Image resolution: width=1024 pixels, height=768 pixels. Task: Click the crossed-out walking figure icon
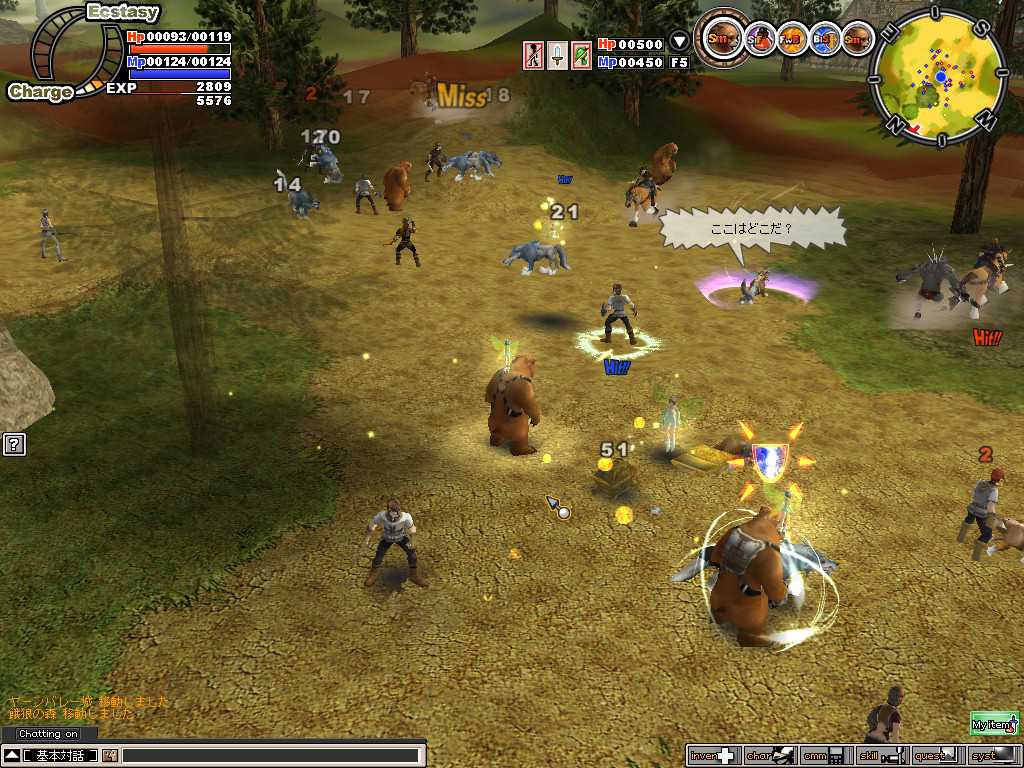click(x=534, y=55)
